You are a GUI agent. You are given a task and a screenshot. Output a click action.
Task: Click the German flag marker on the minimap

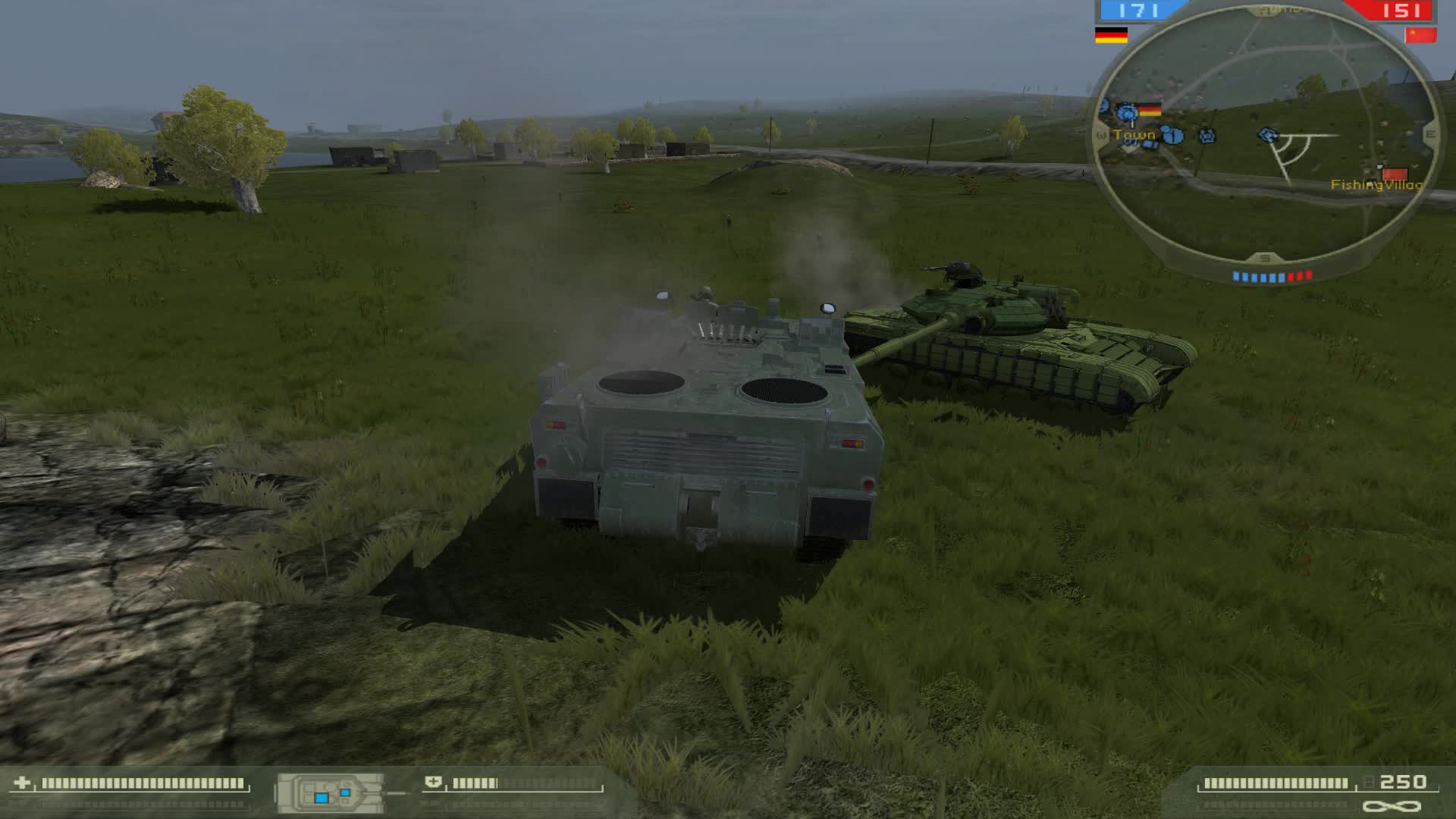pos(1150,110)
